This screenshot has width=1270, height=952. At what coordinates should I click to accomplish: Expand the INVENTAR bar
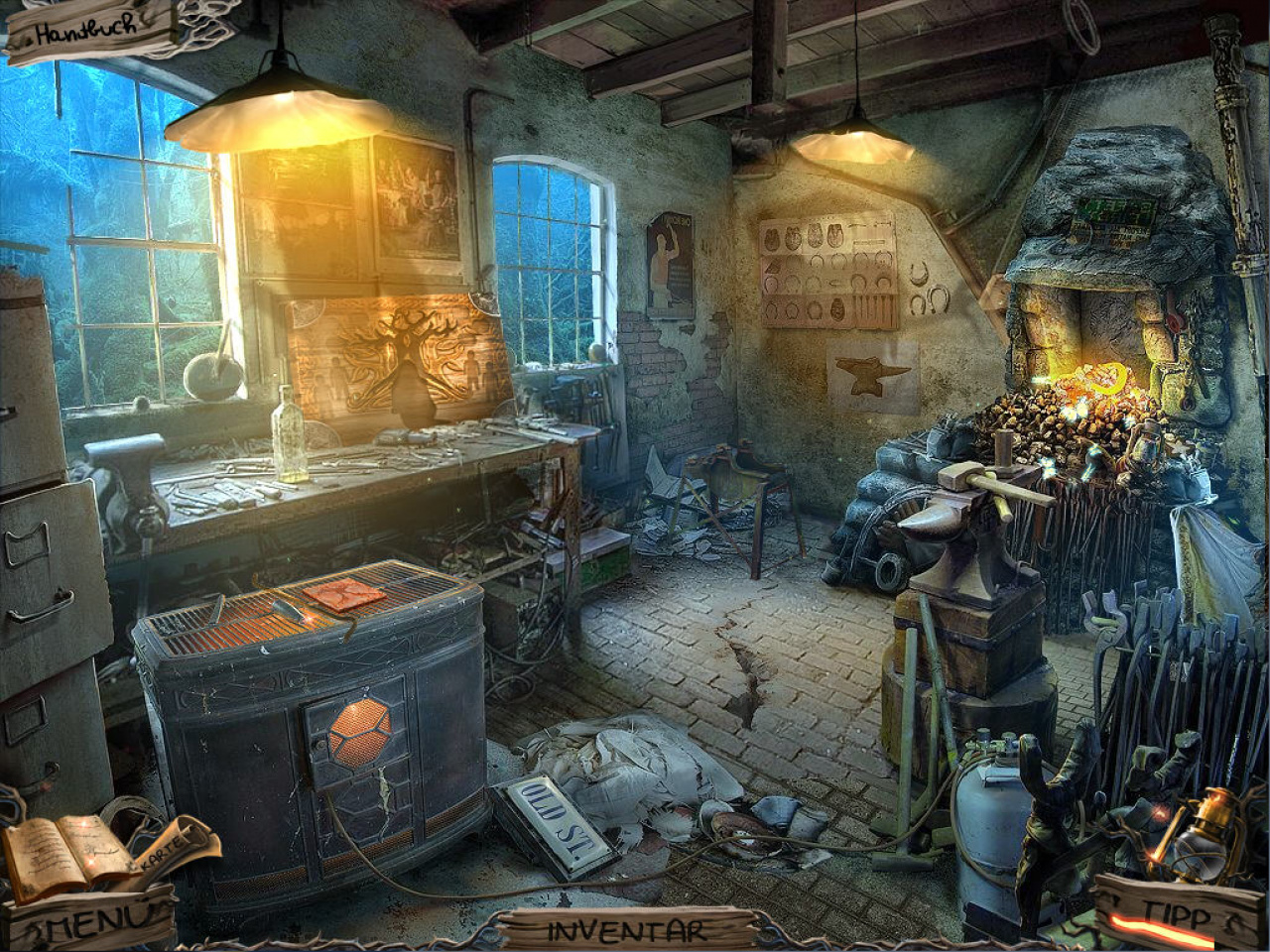(x=626, y=930)
